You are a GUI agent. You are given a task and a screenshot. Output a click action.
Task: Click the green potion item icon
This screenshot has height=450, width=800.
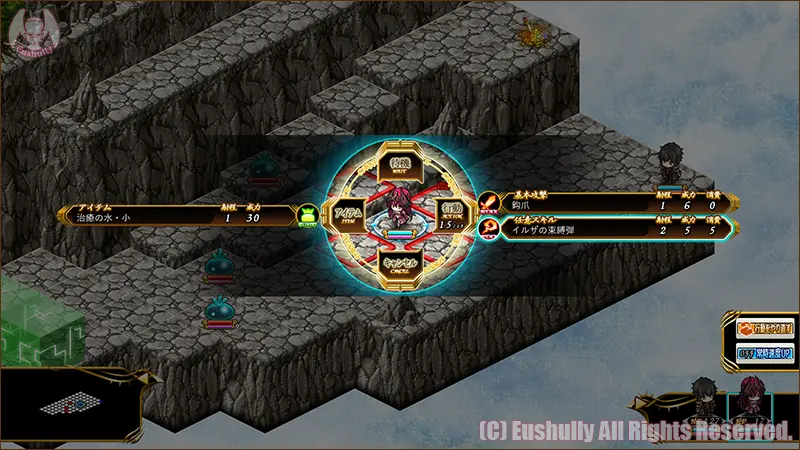click(308, 215)
